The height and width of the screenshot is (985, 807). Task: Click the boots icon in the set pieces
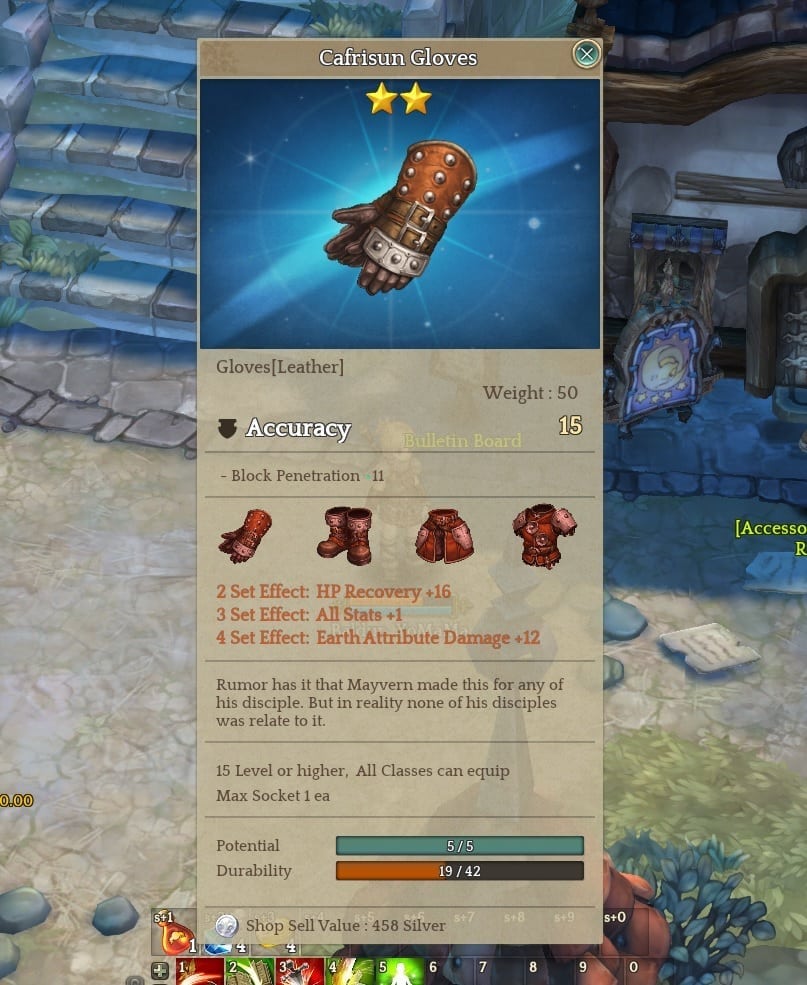(344, 536)
